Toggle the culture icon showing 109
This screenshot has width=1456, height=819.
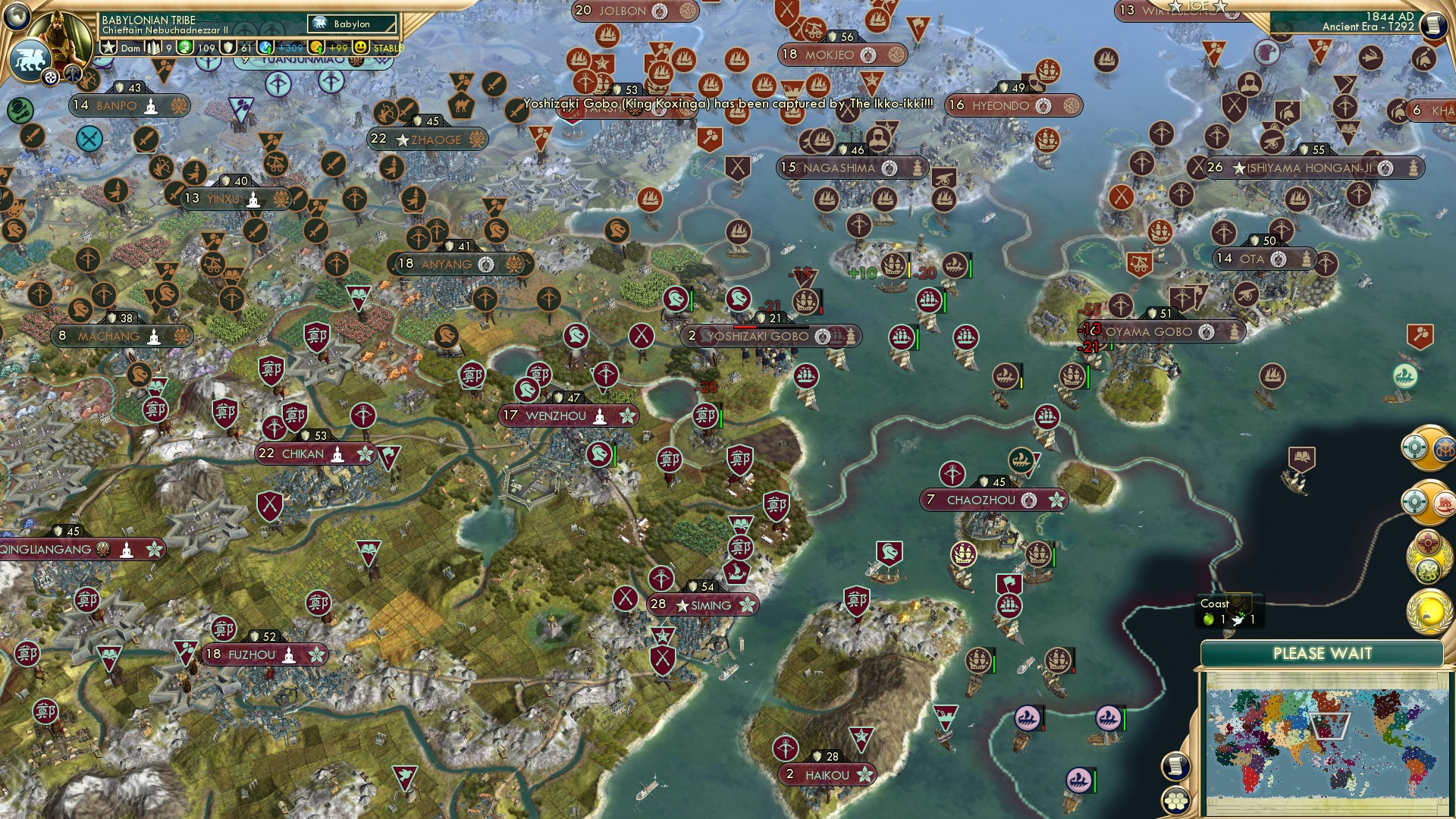pyautogui.click(x=186, y=47)
